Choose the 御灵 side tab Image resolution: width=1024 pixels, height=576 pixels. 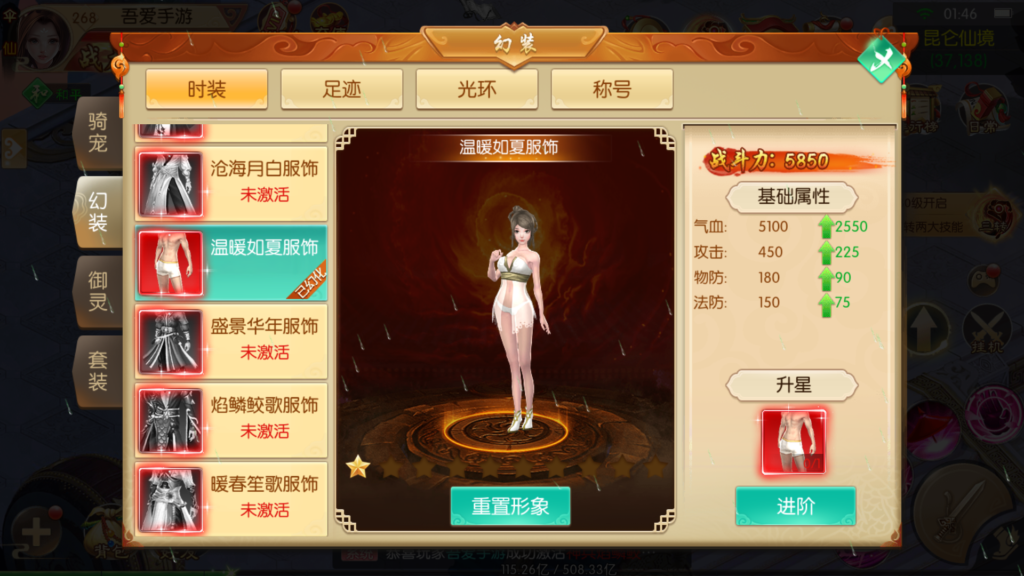[98, 290]
